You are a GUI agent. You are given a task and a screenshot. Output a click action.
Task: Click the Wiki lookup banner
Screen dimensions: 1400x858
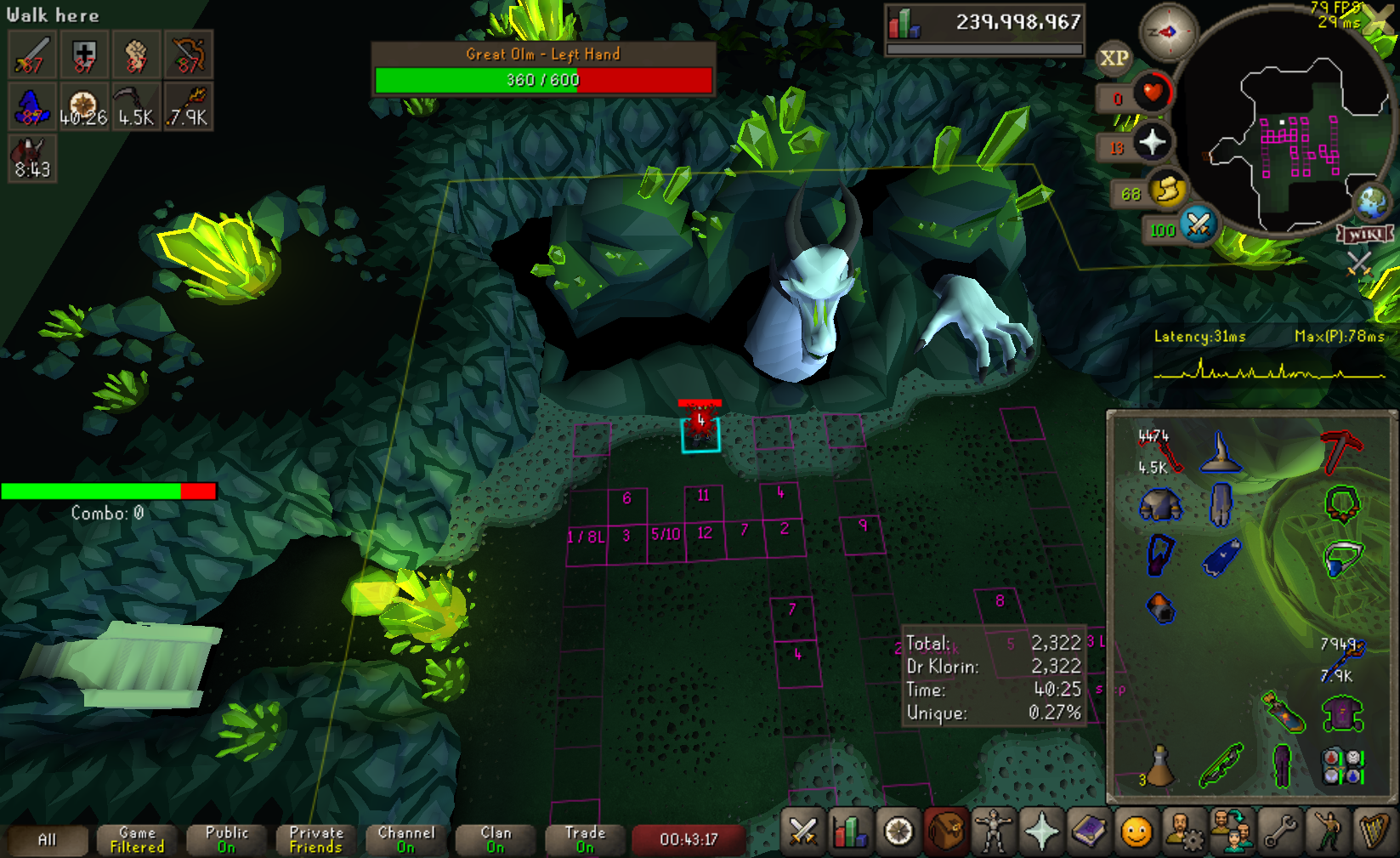tap(1365, 234)
